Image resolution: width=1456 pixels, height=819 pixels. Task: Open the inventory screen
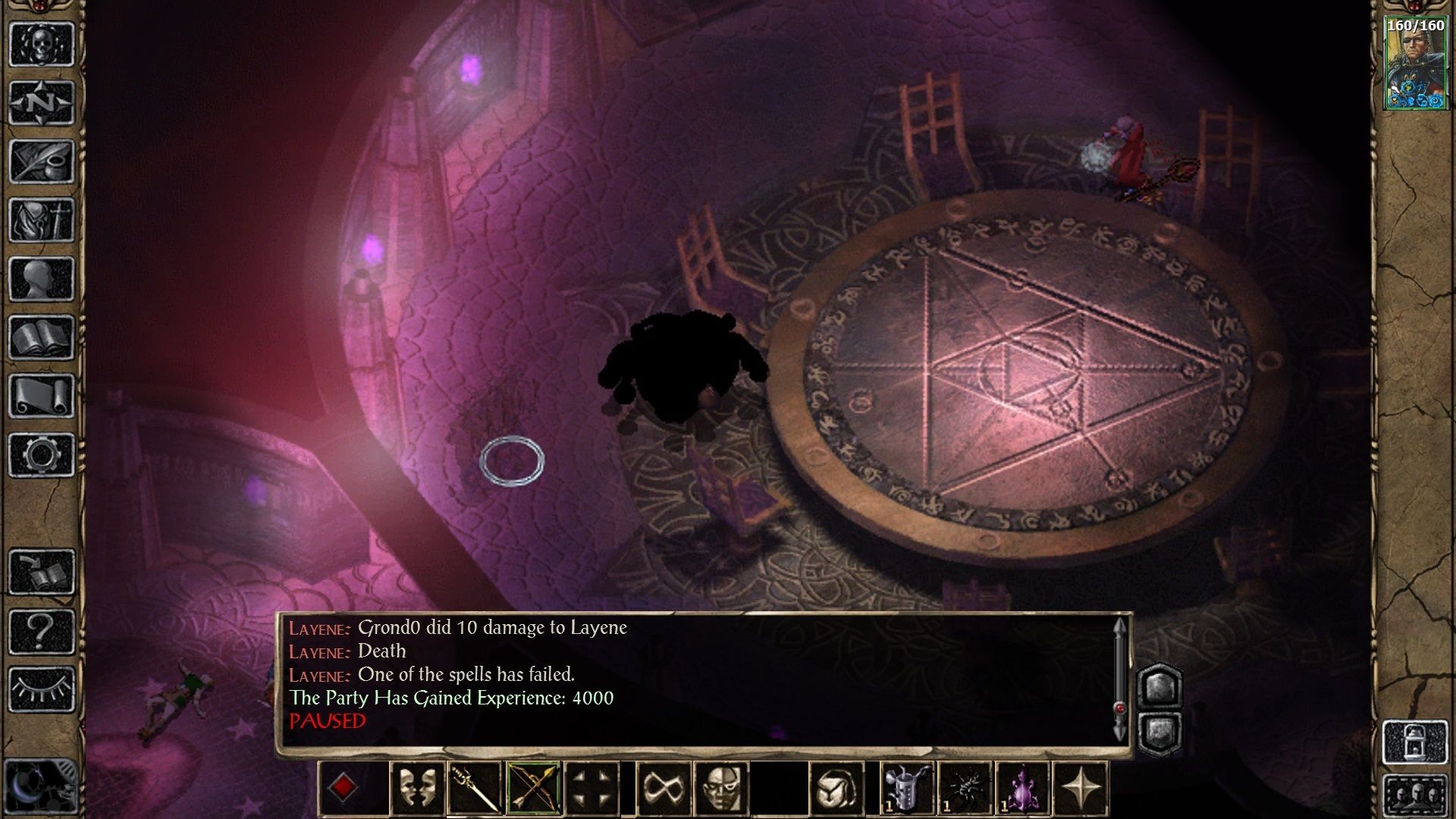[42, 220]
